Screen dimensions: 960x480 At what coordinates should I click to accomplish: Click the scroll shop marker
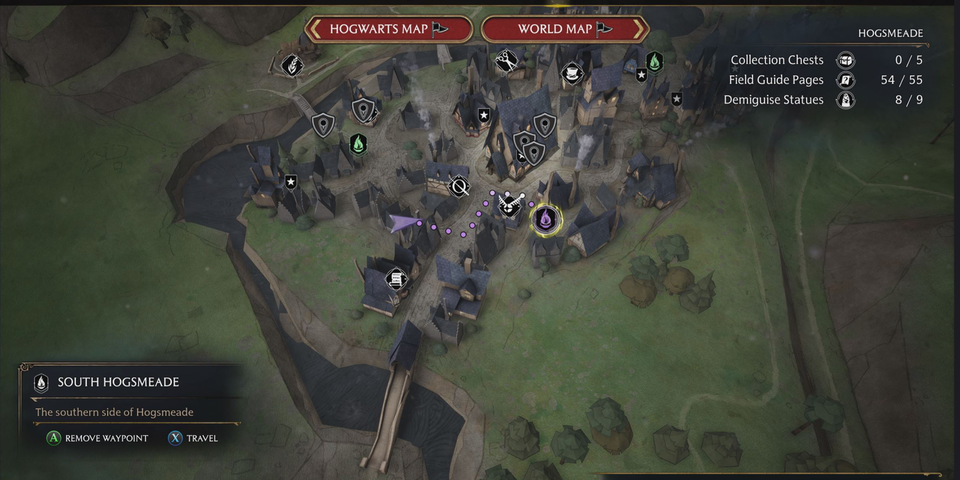pos(396,279)
